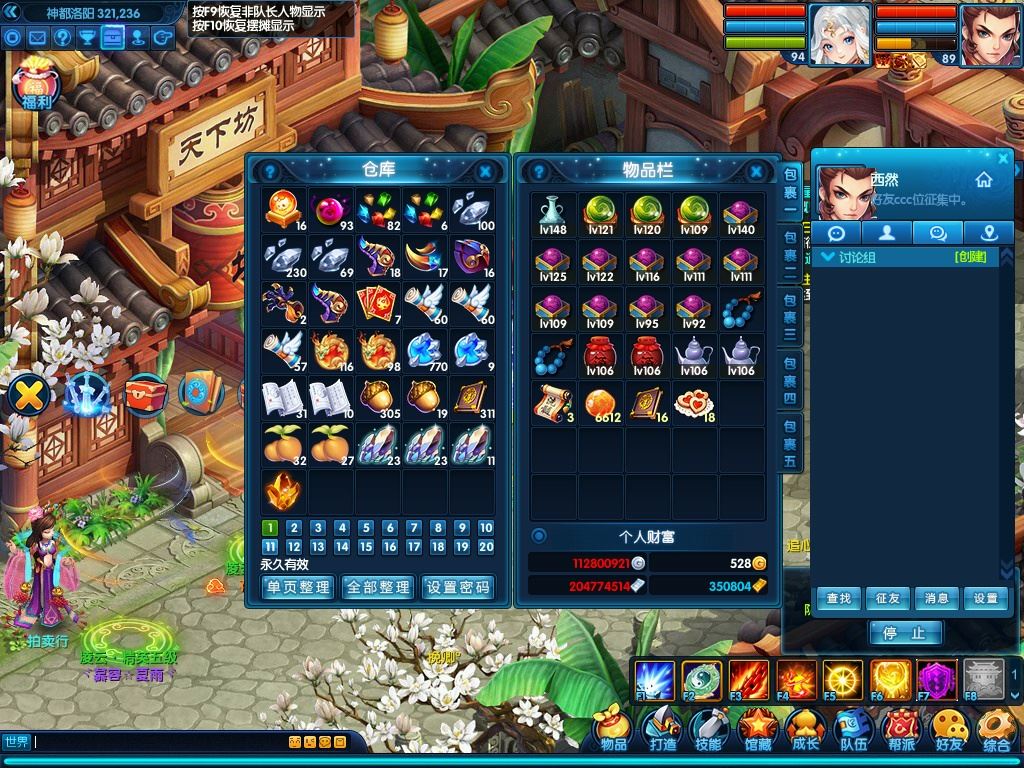Select the 包裹五 bag tab
The height and width of the screenshot is (768, 1024).
point(790,445)
